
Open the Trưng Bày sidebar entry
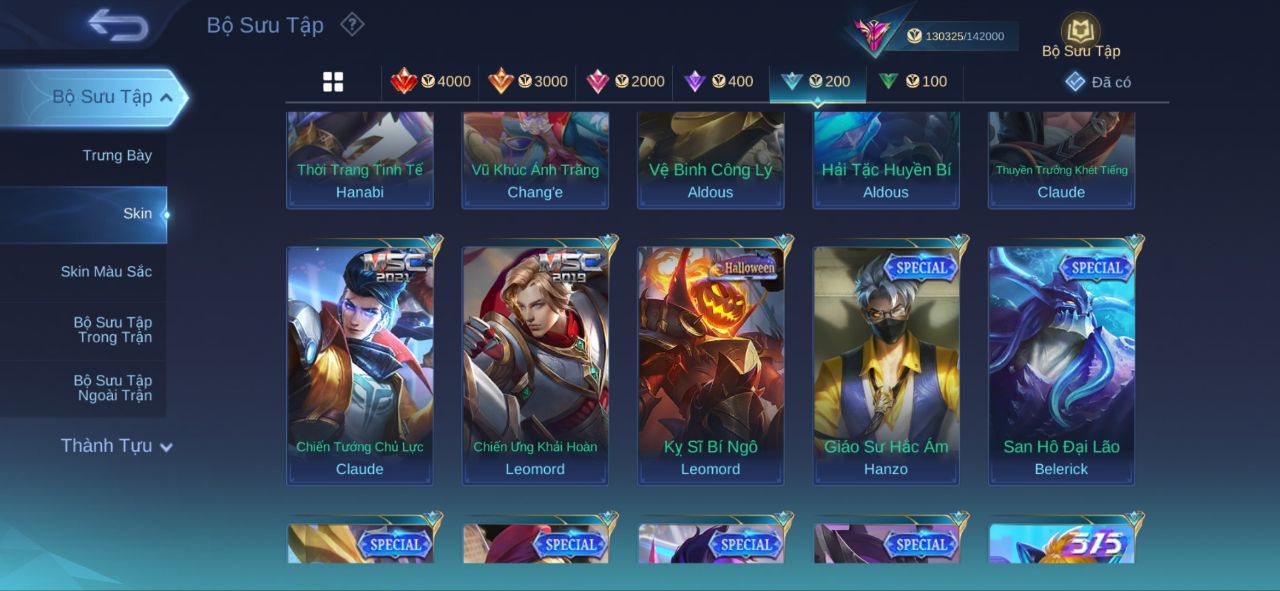pyautogui.click(x=117, y=156)
